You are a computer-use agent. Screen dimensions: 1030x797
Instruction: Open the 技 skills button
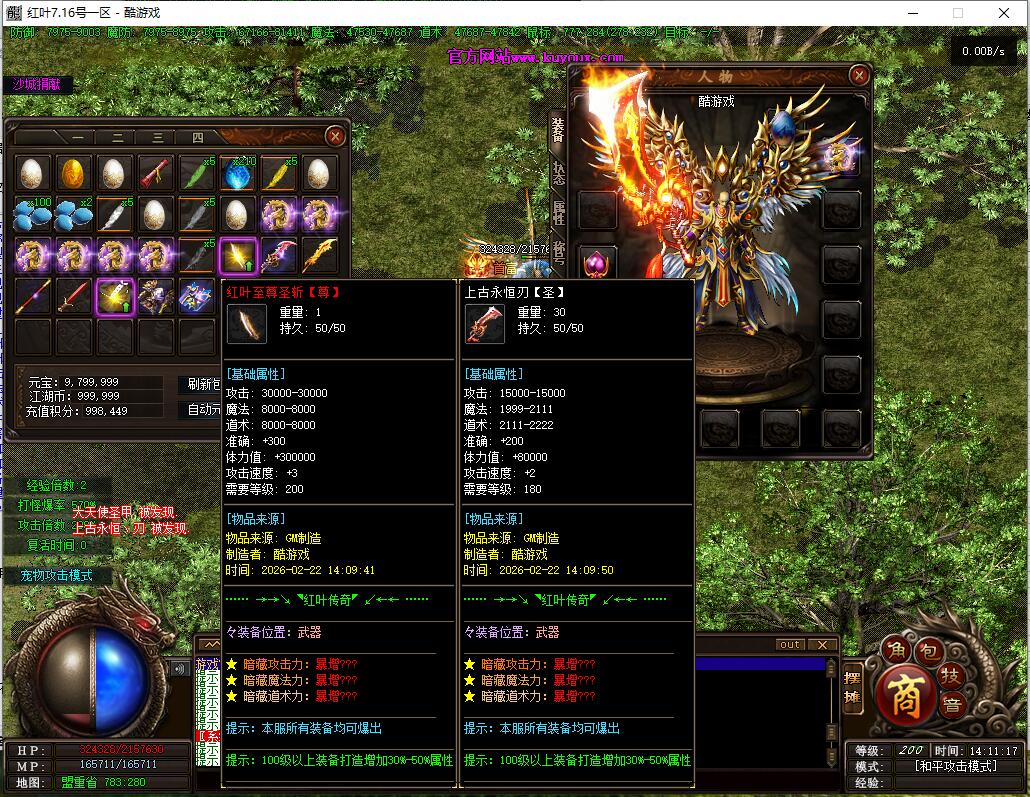(x=953, y=674)
